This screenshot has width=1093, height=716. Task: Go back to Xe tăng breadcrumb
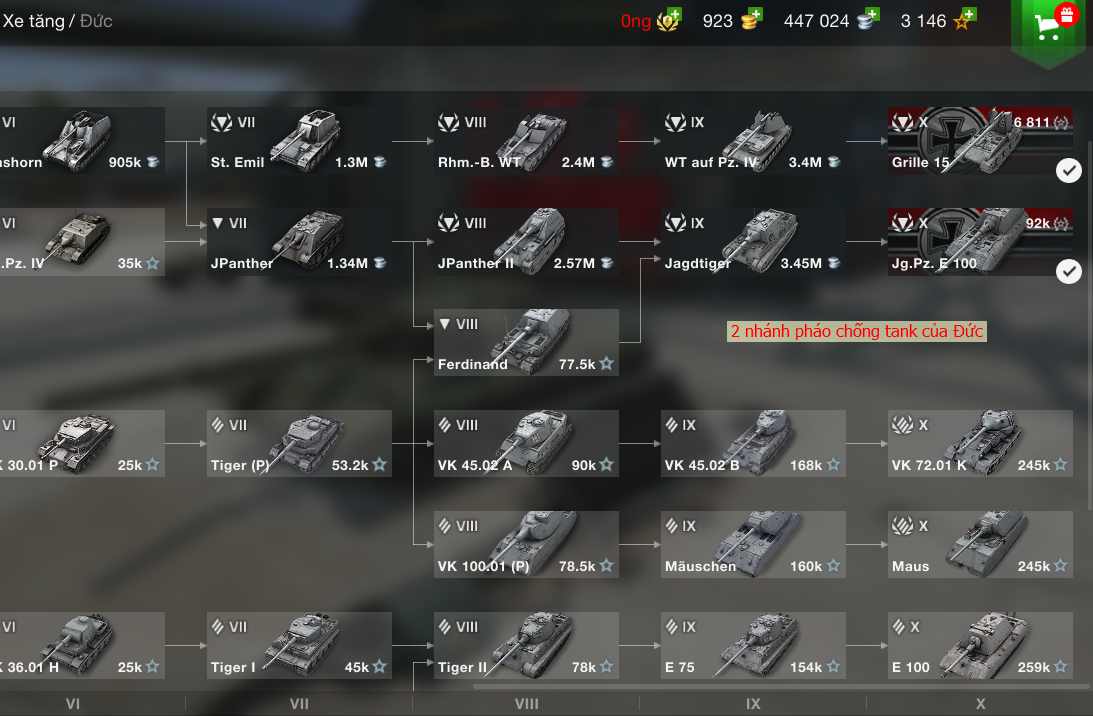(x=33, y=21)
